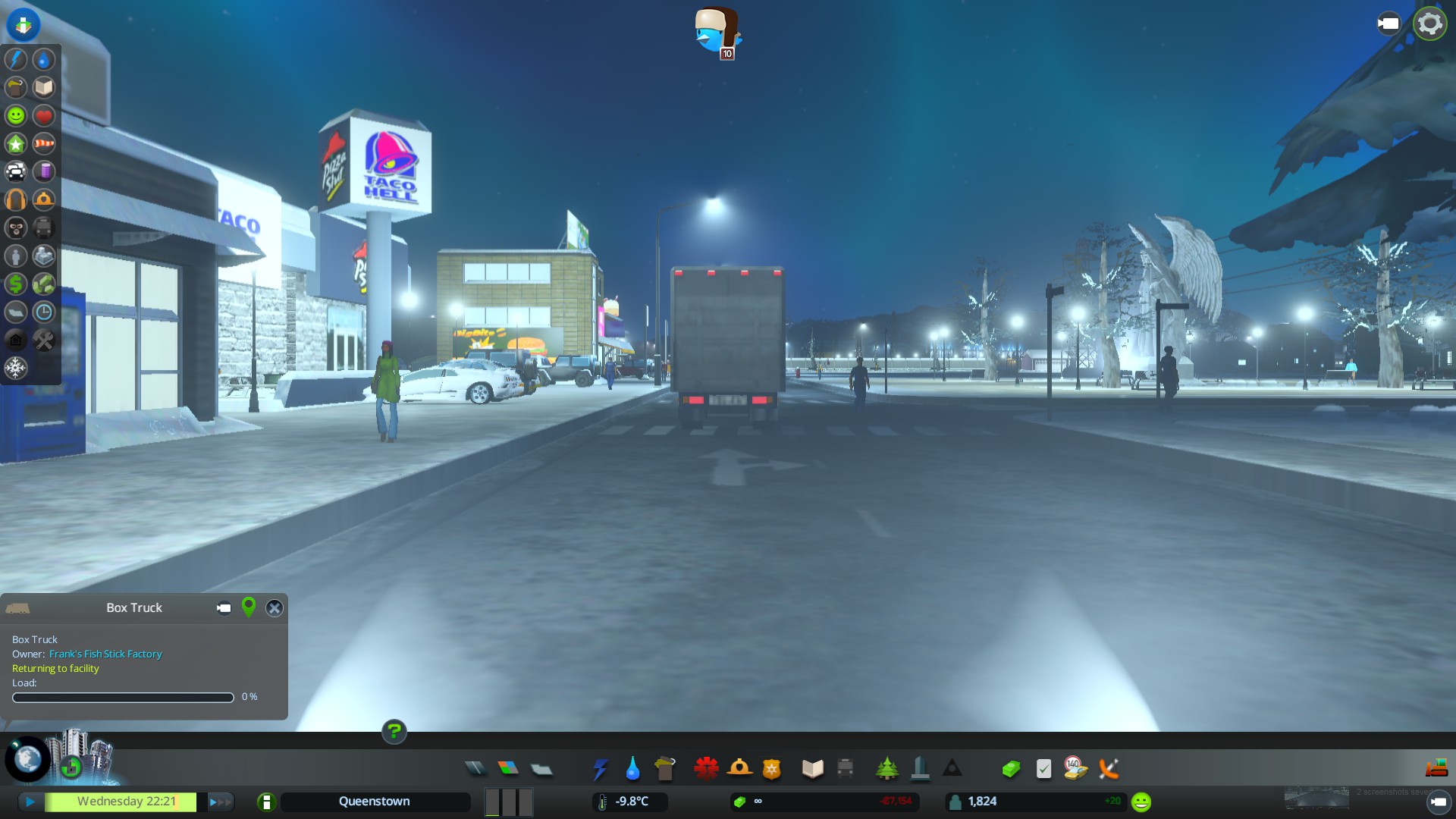Click the green location pin in Box Truck panel
This screenshot has height=819, width=1456.
248,607
